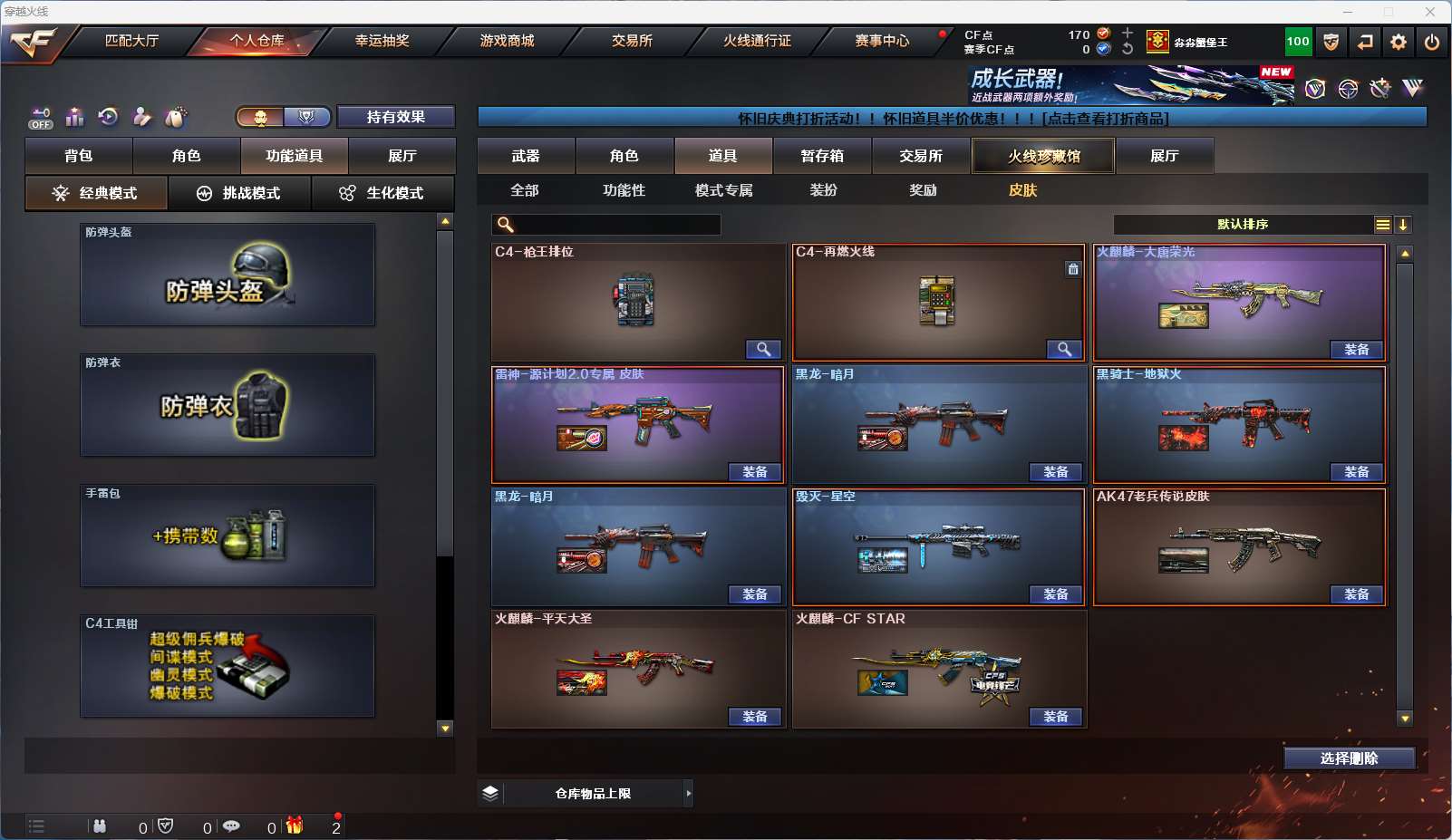Click the 持有效果 owned effects button
This screenshot has height=840, width=1452.
(396, 117)
